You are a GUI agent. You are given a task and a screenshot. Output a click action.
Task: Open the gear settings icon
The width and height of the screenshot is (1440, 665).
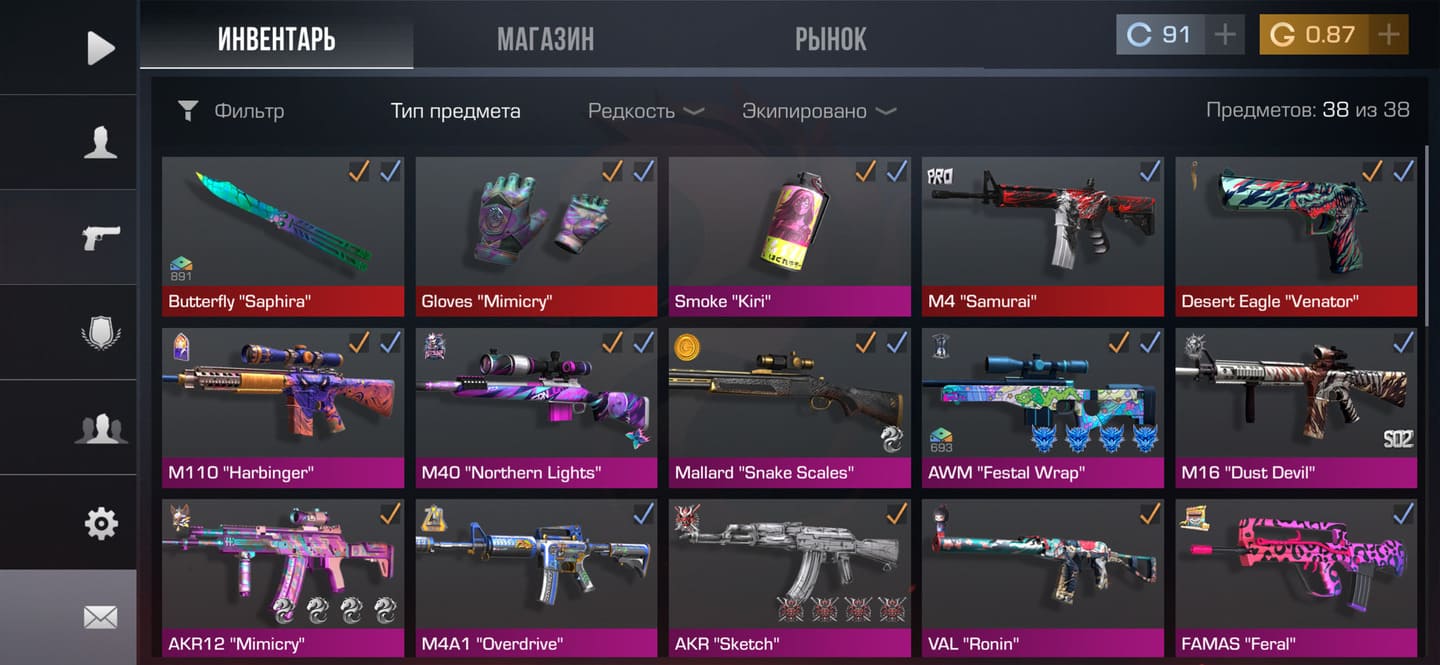100,523
